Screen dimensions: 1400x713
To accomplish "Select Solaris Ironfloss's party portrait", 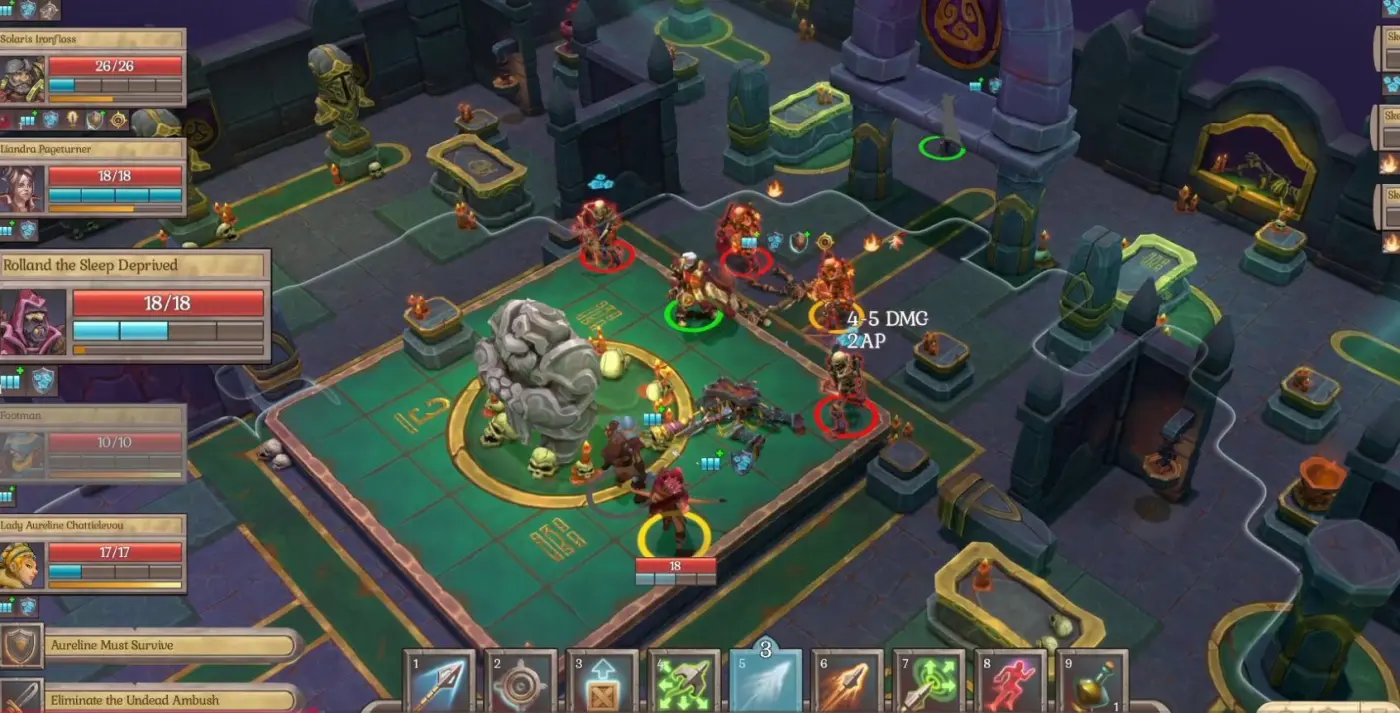I will (x=22, y=79).
